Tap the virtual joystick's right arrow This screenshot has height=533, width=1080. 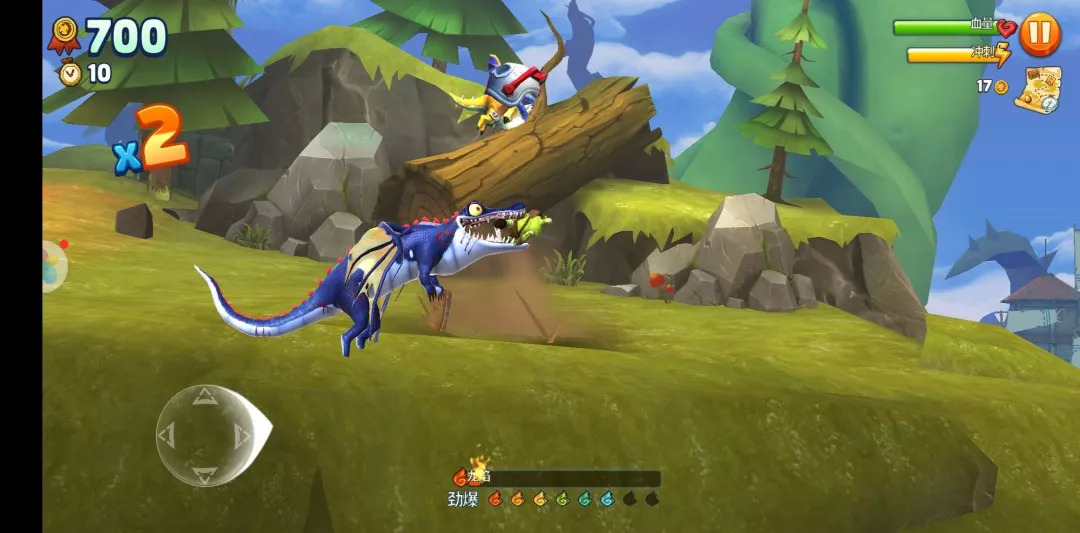coord(241,435)
